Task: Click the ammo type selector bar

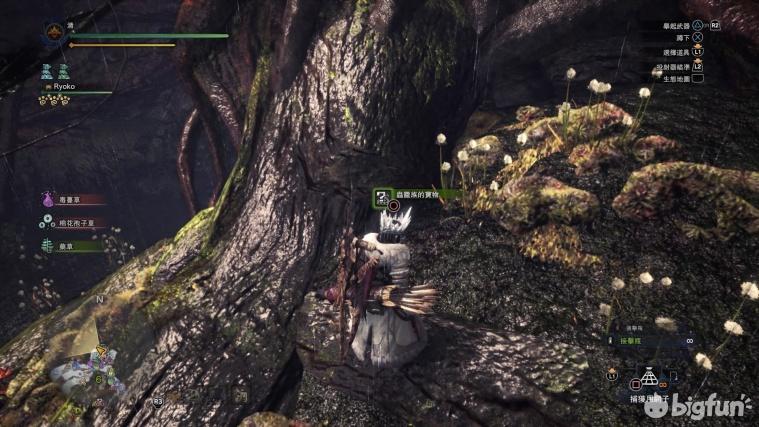Action: point(650,341)
